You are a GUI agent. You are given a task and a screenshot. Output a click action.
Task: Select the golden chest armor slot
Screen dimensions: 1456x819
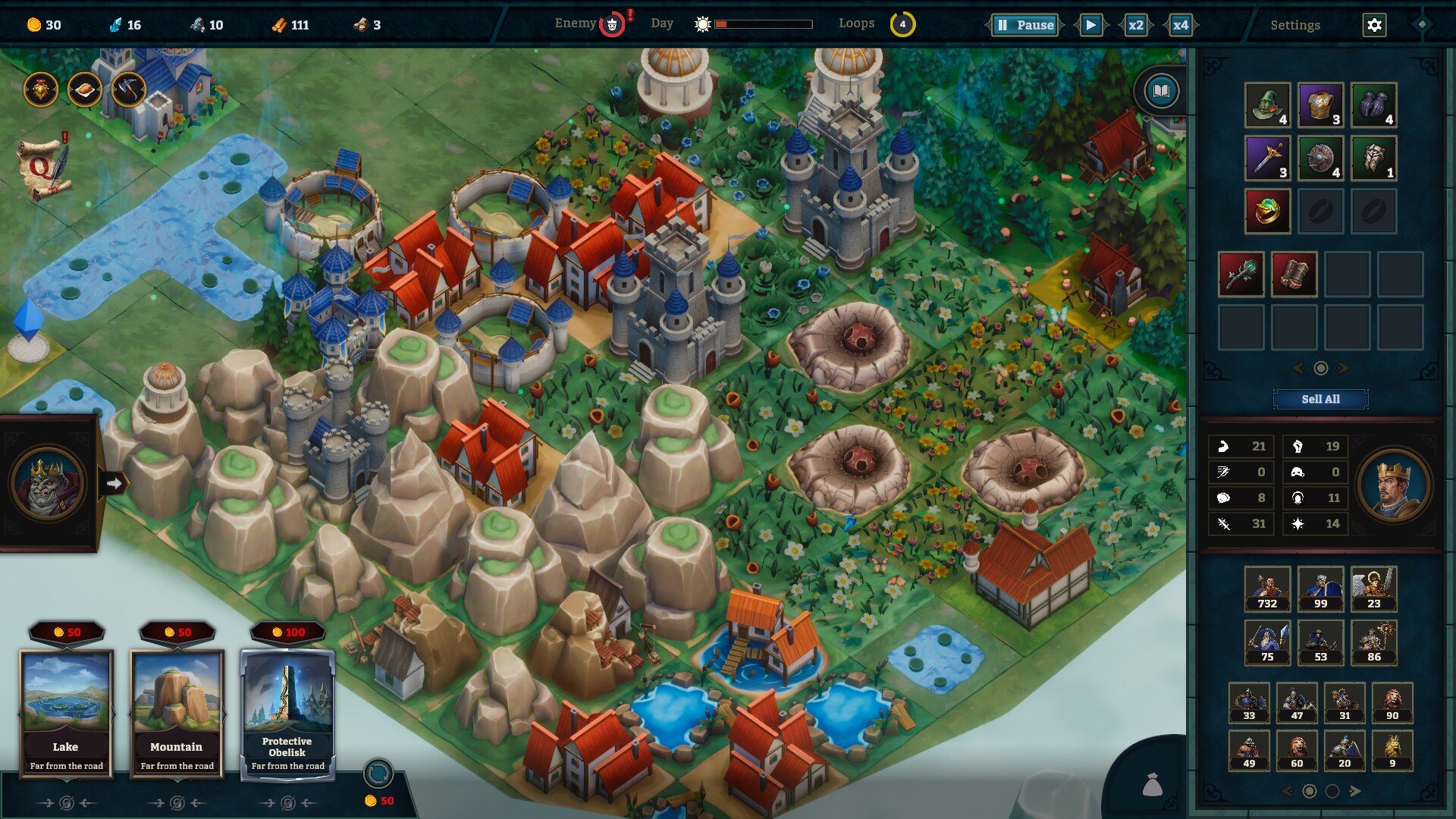[1320, 105]
